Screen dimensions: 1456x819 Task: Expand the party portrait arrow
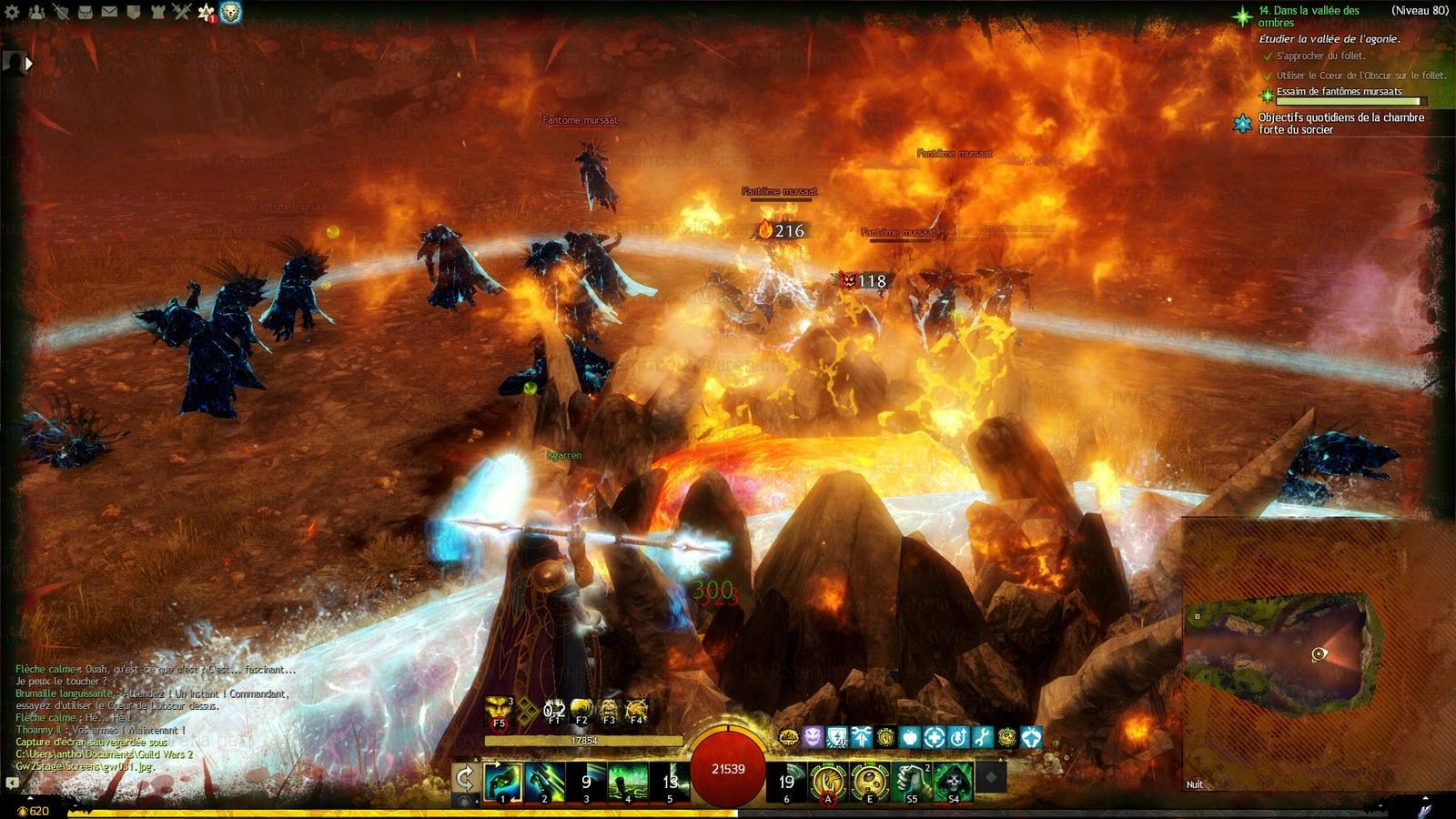click(28, 64)
